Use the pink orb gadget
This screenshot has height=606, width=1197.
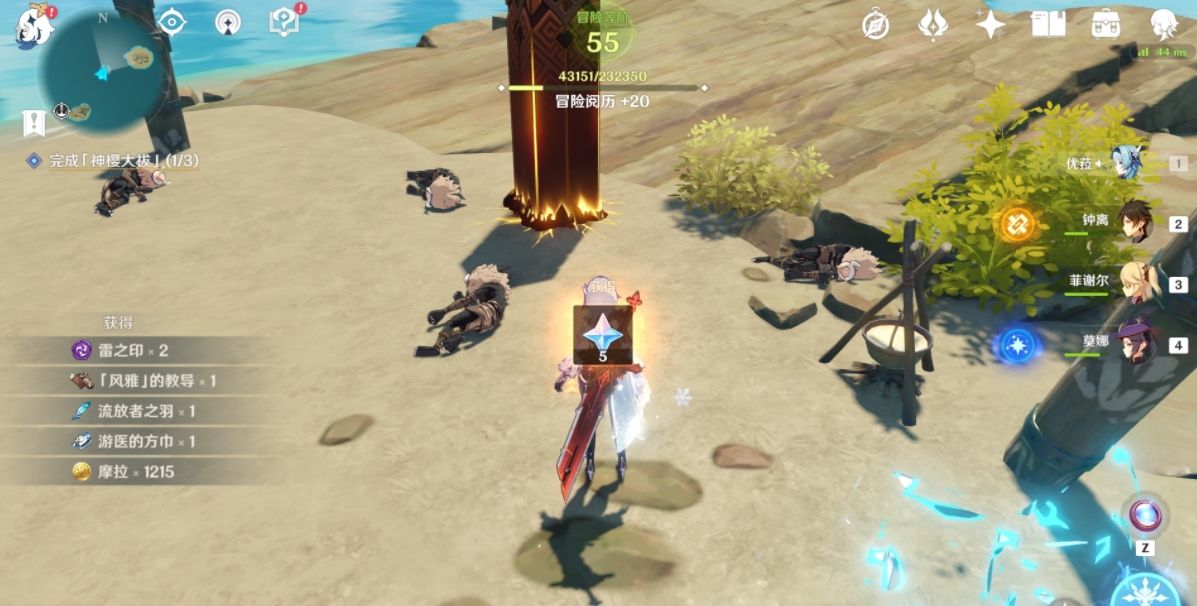[1145, 514]
